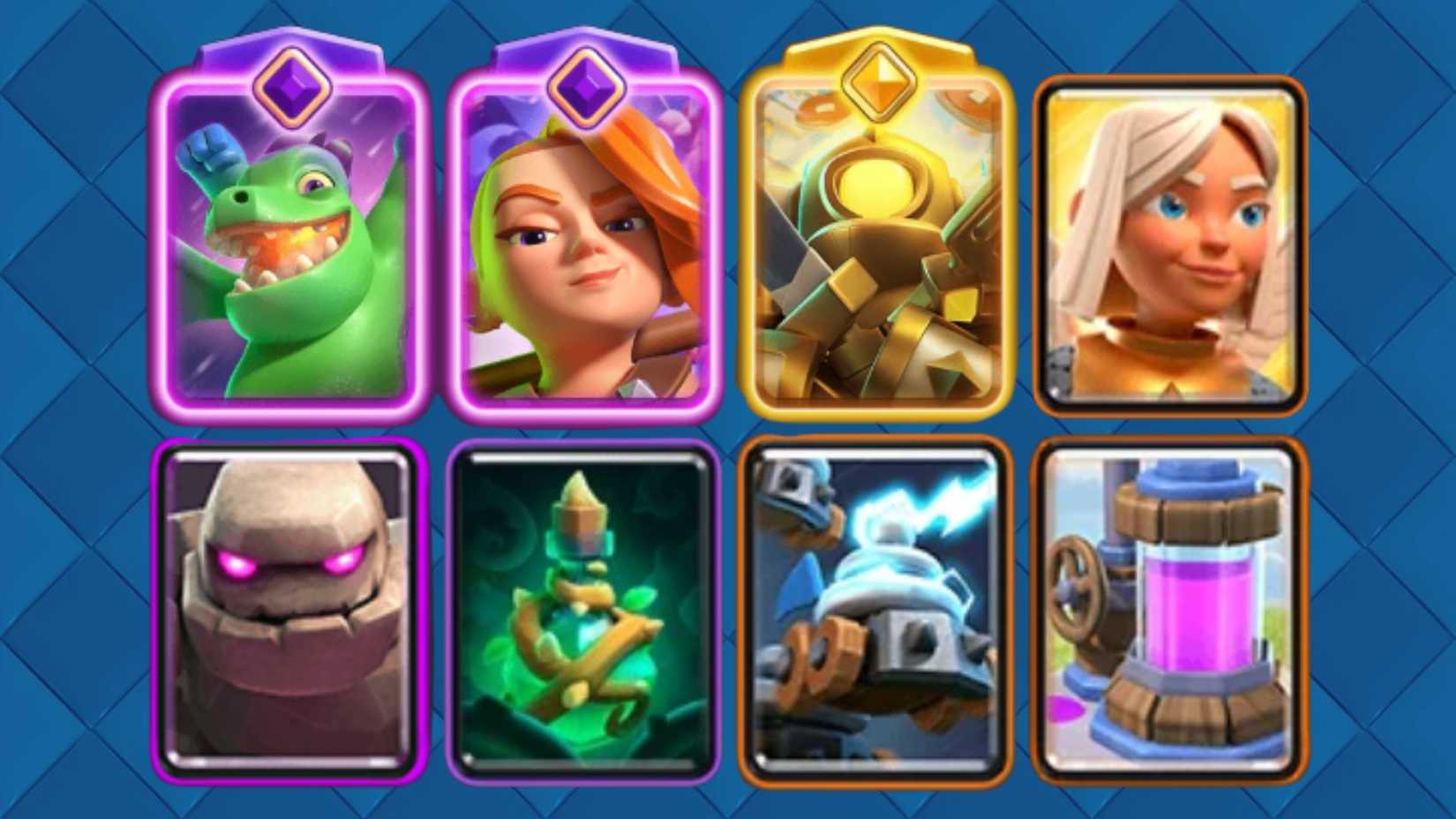Select the Golem card
The image size is (1456, 819).
pos(291,609)
